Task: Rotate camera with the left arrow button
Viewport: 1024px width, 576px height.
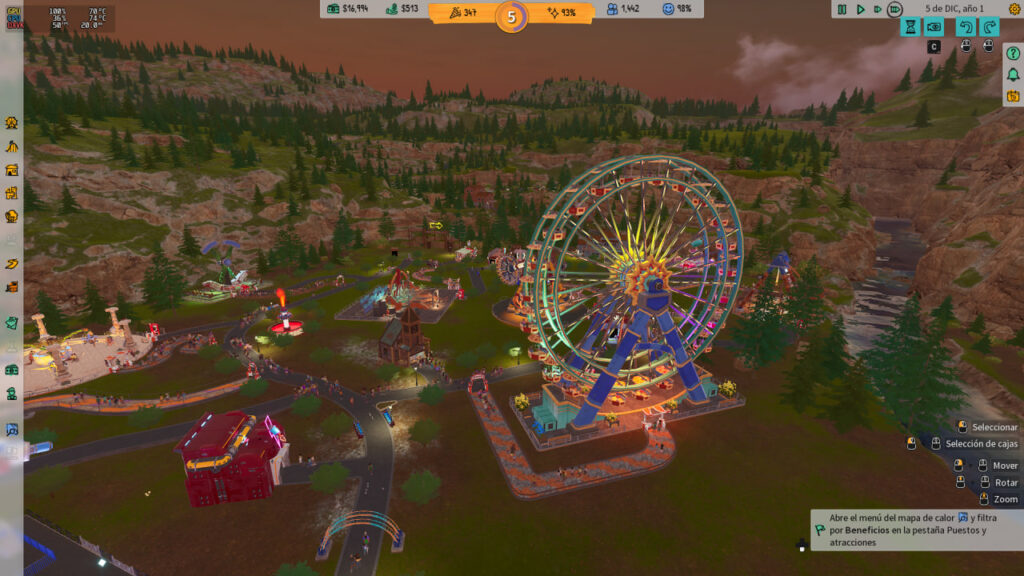Action: 965,27
